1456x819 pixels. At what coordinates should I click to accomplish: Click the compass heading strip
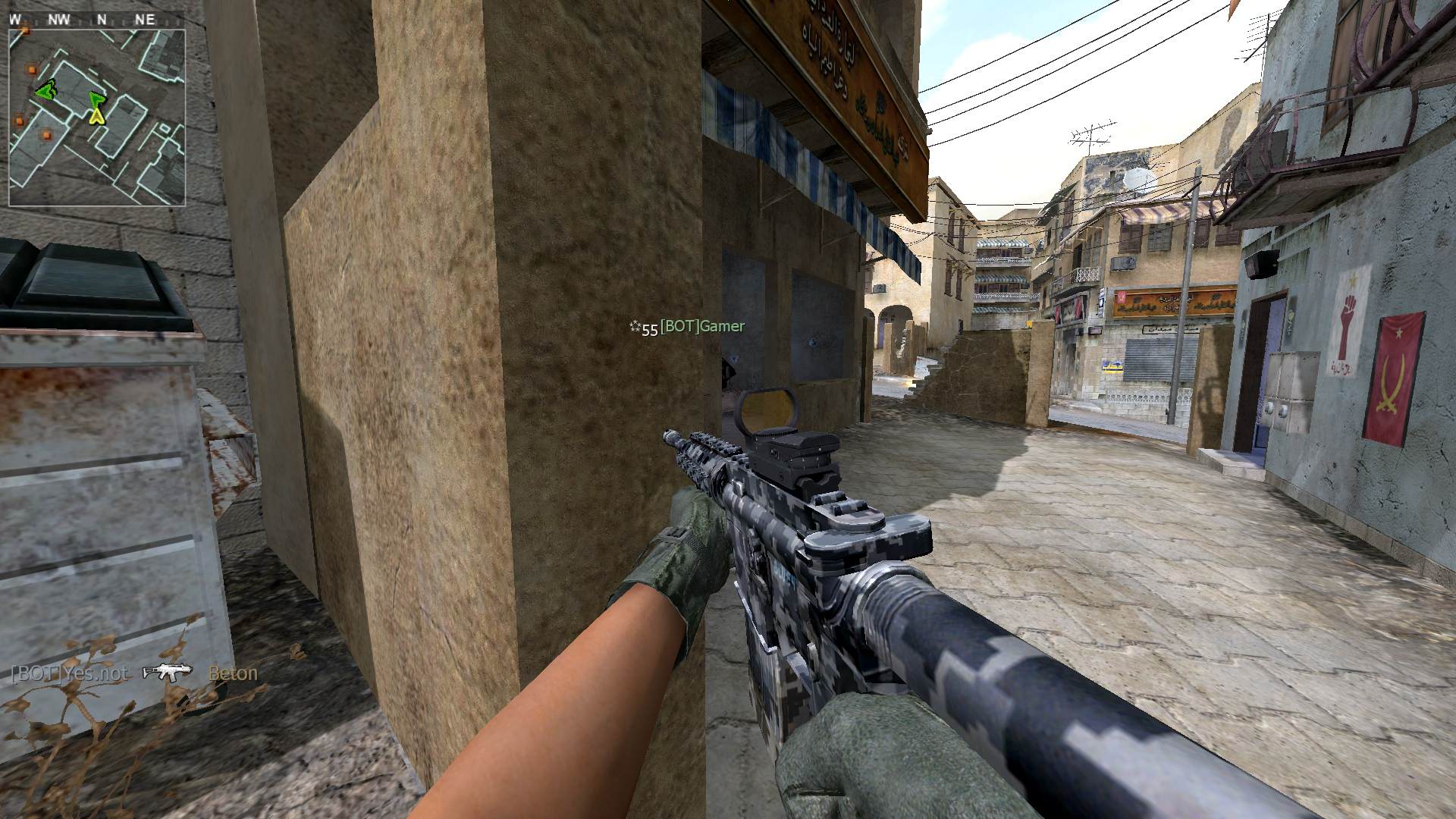tap(83, 20)
